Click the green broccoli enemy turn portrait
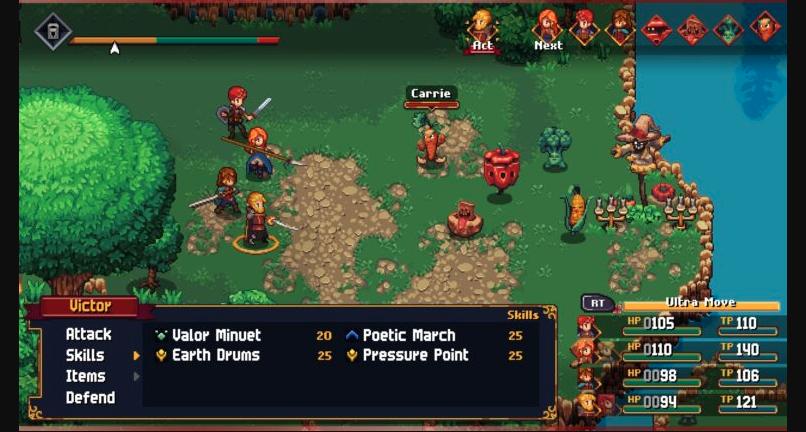The height and width of the screenshot is (432, 806). 728,29
